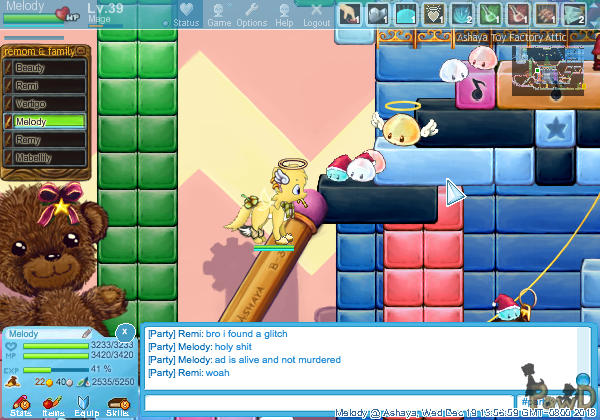The image size is (600, 420).
Task: Open the Status menu
Action: pos(185,13)
